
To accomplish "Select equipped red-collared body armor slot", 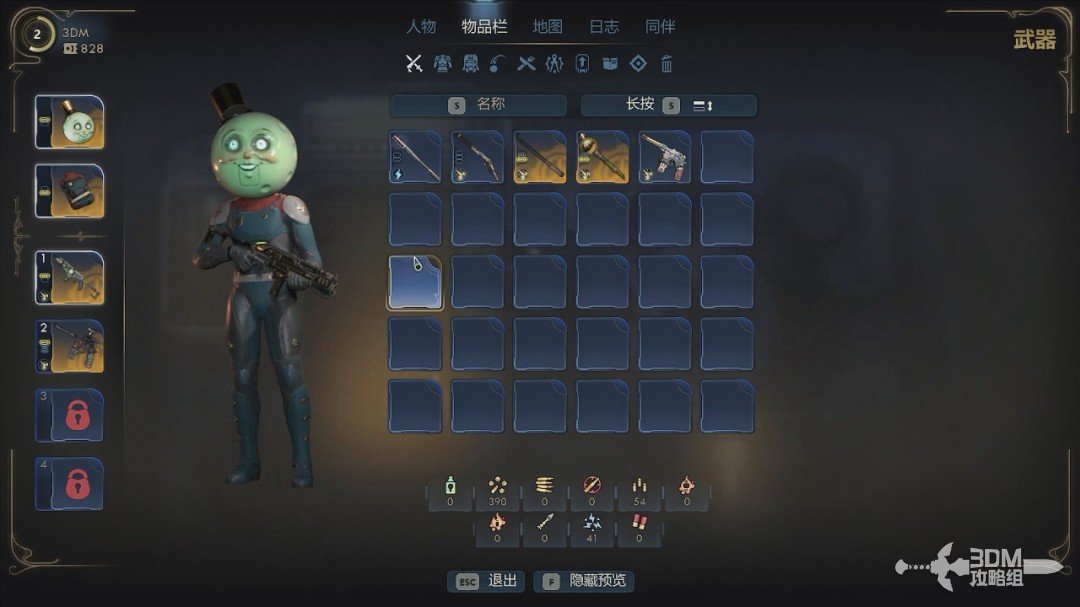I will tap(70, 191).
